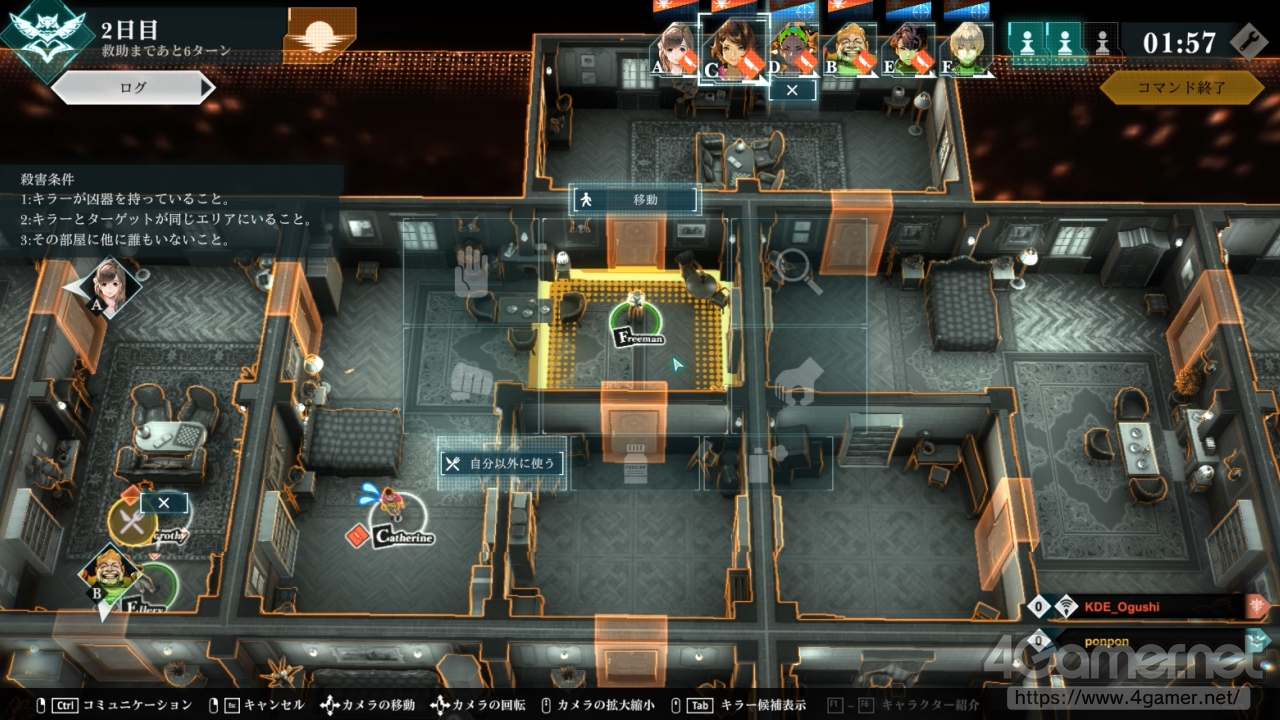
Task: Click player row KDE_Ogushi
Action: coord(1150,606)
